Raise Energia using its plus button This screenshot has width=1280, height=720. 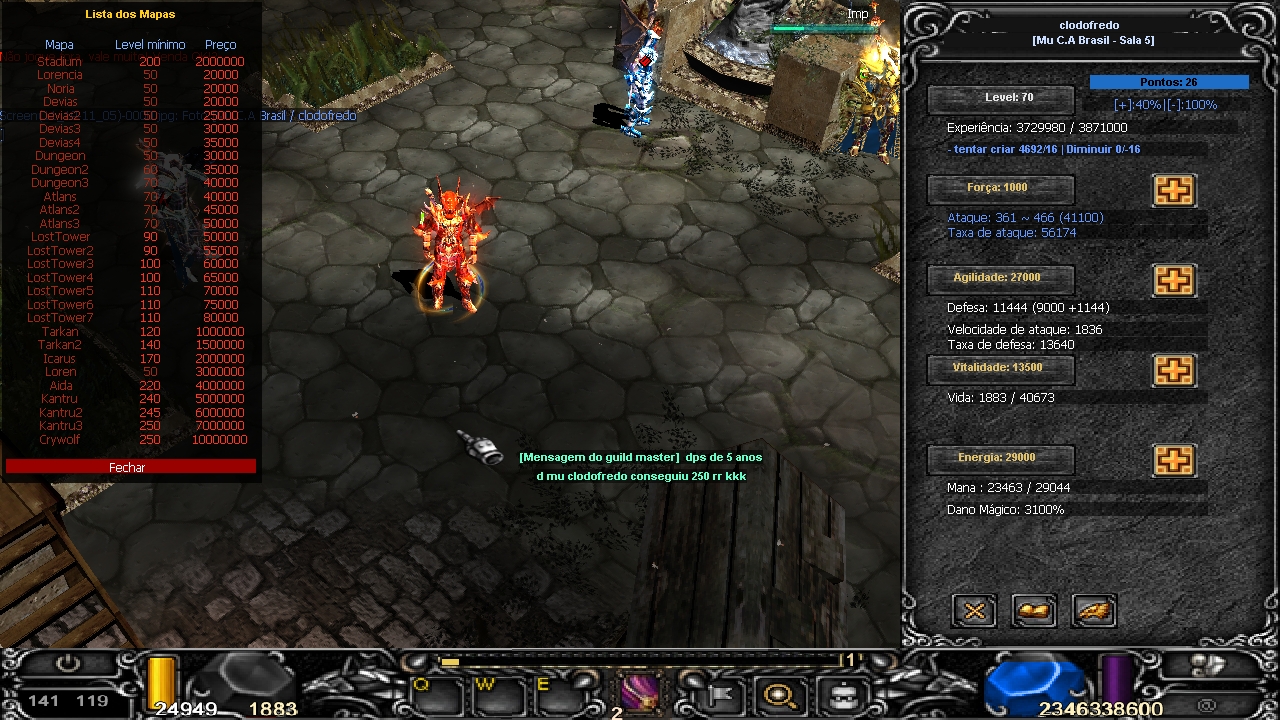pos(1174,460)
